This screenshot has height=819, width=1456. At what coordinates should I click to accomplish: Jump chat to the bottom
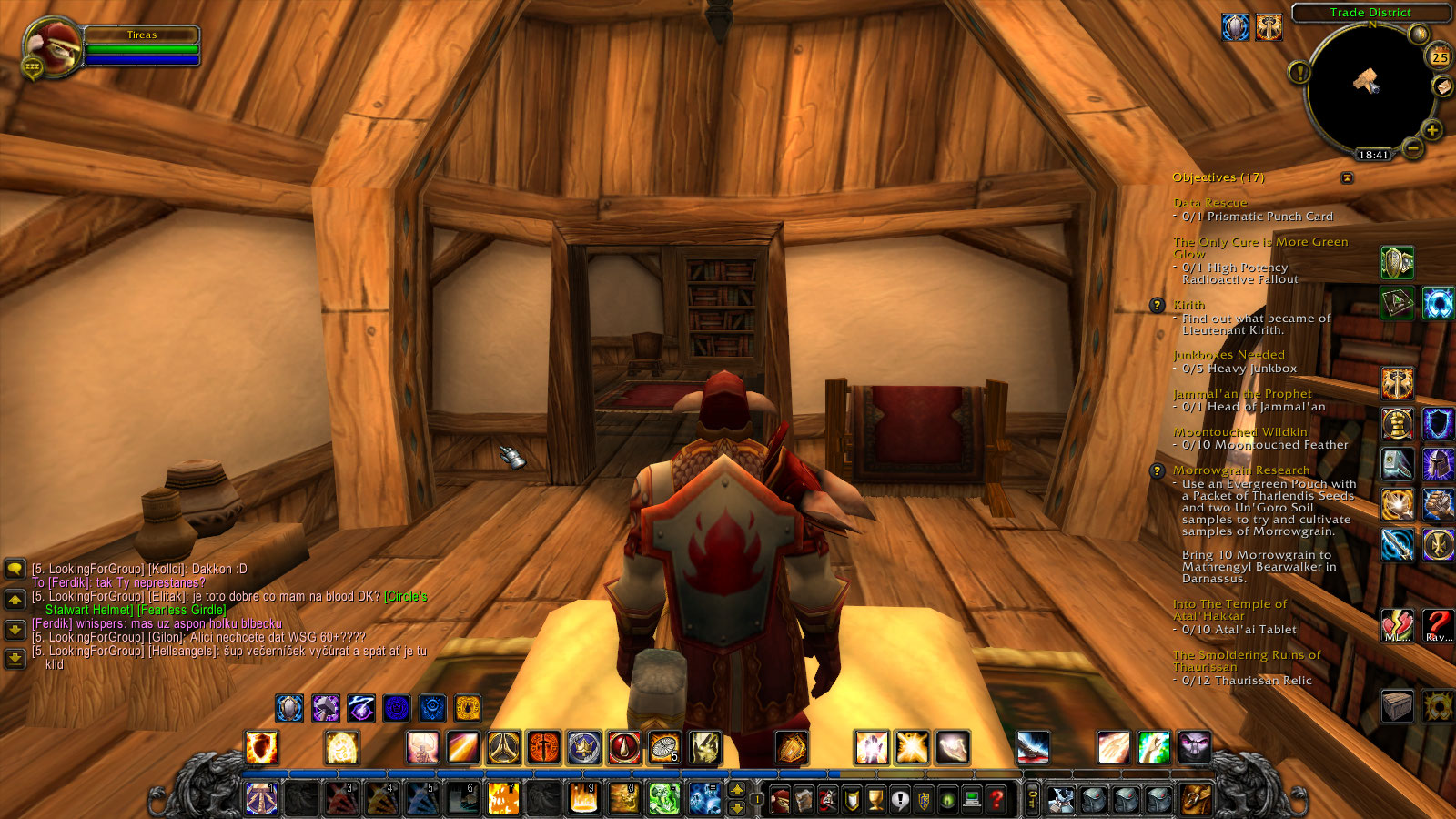[x=15, y=658]
